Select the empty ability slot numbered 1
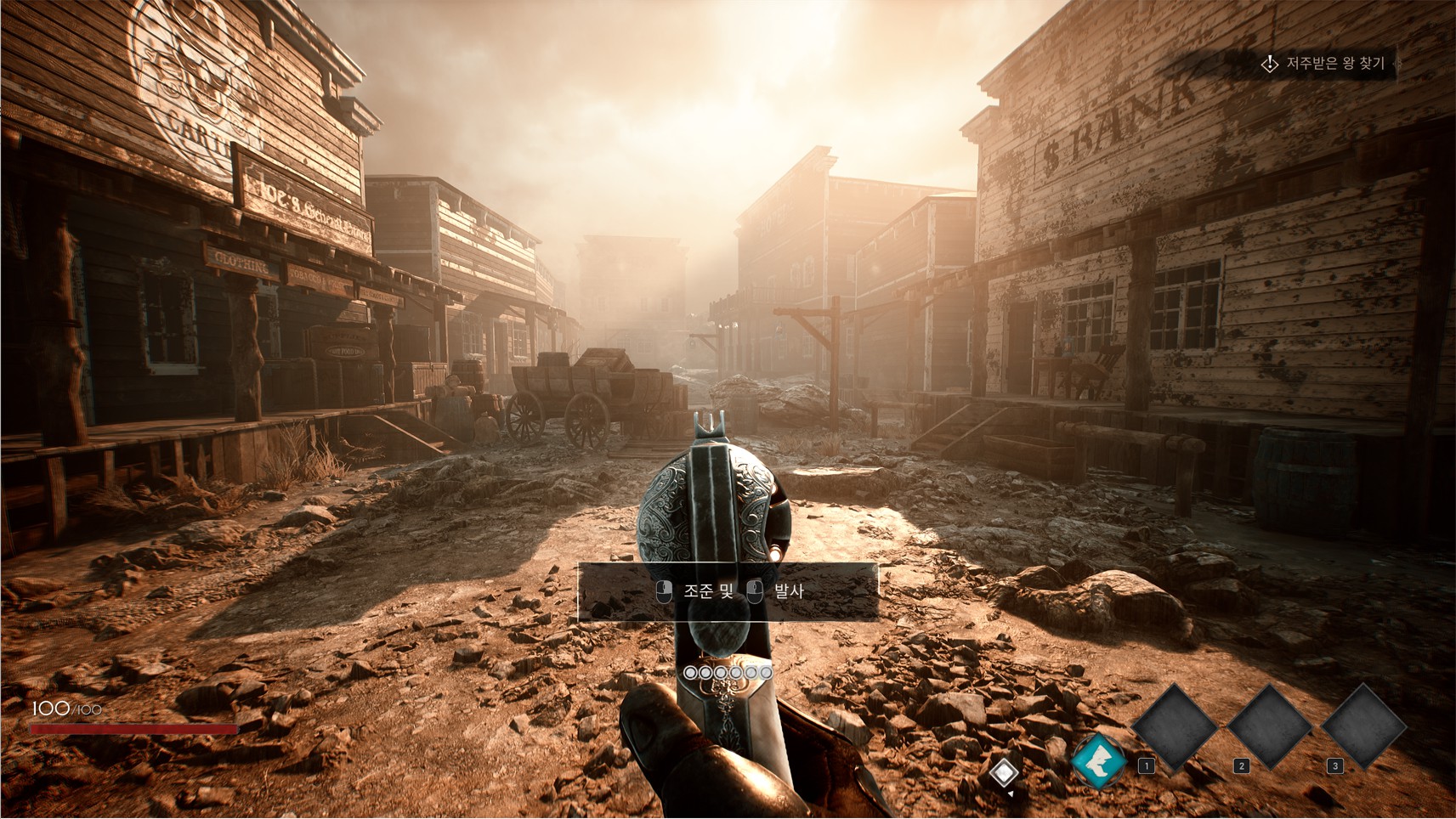Image resolution: width=1456 pixels, height=819 pixels. pyautogui.click(x=1176, y=728)
